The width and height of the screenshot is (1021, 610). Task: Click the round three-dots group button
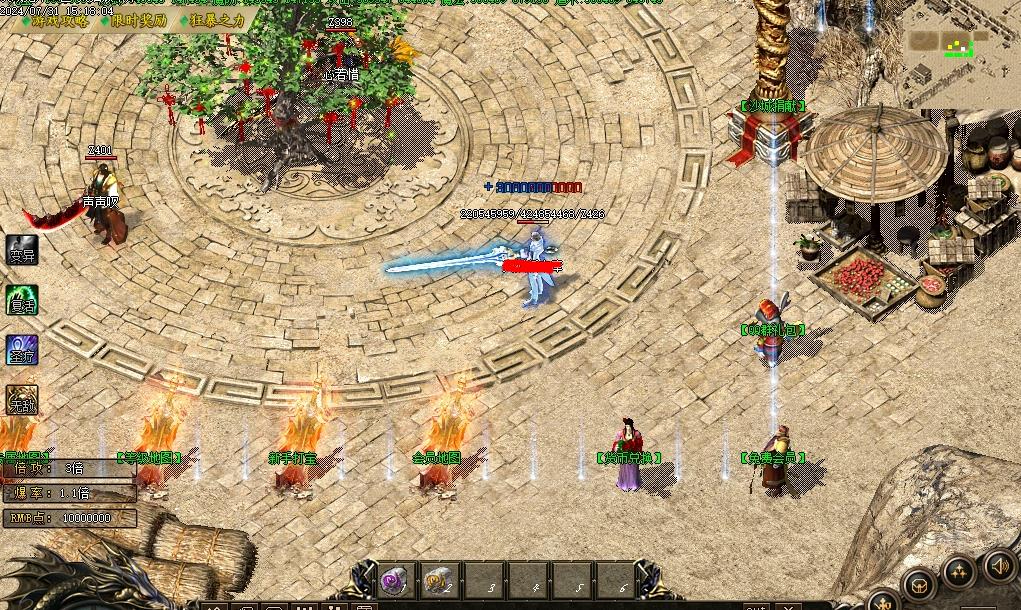(960, 571)
